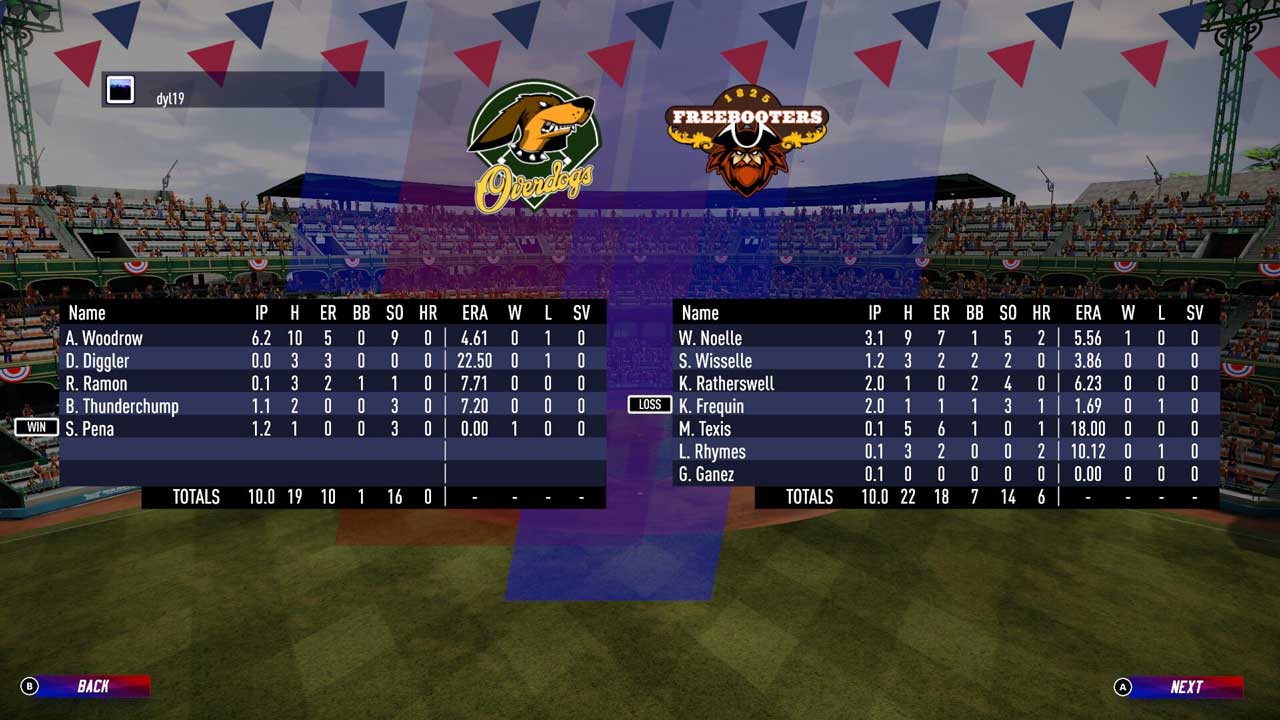The height and width of the screenshot is (720, 1280).
Task: Select G. Ganez's stat row
Action: coord(945,474)
